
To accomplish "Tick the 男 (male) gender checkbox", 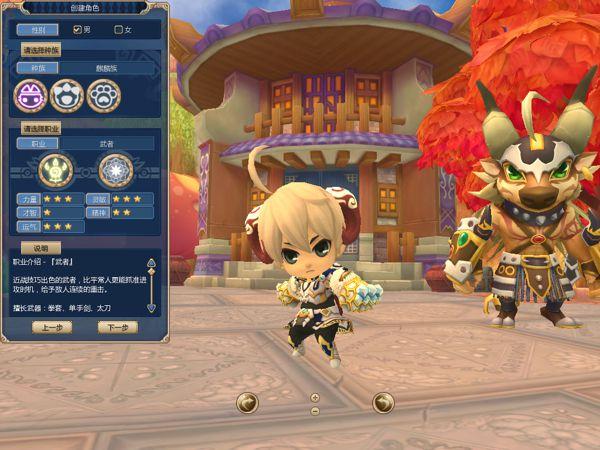I will tap(77, 30).
